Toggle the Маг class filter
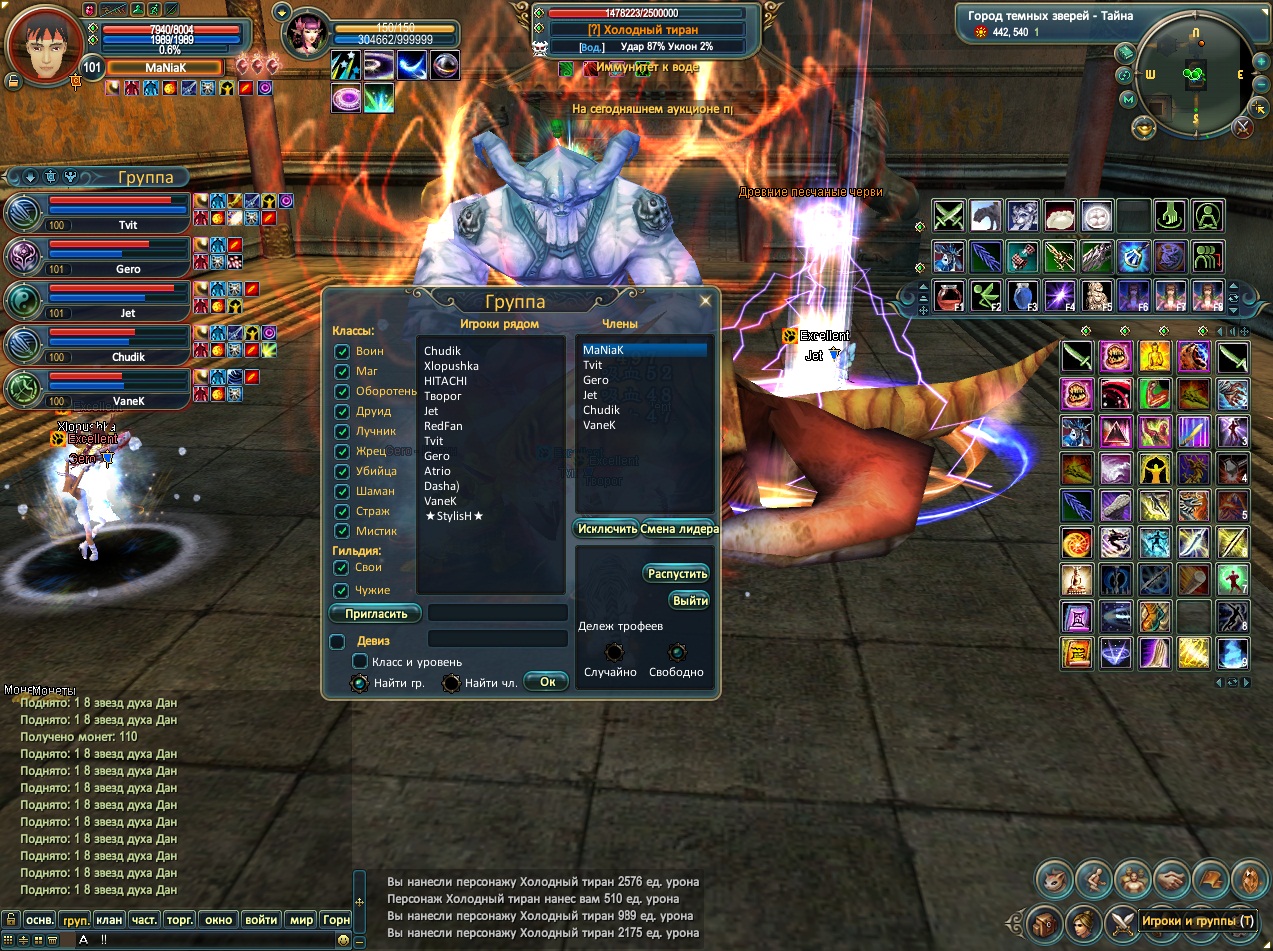This screenshot has height=951, width=1273. [x=342, y=372]
